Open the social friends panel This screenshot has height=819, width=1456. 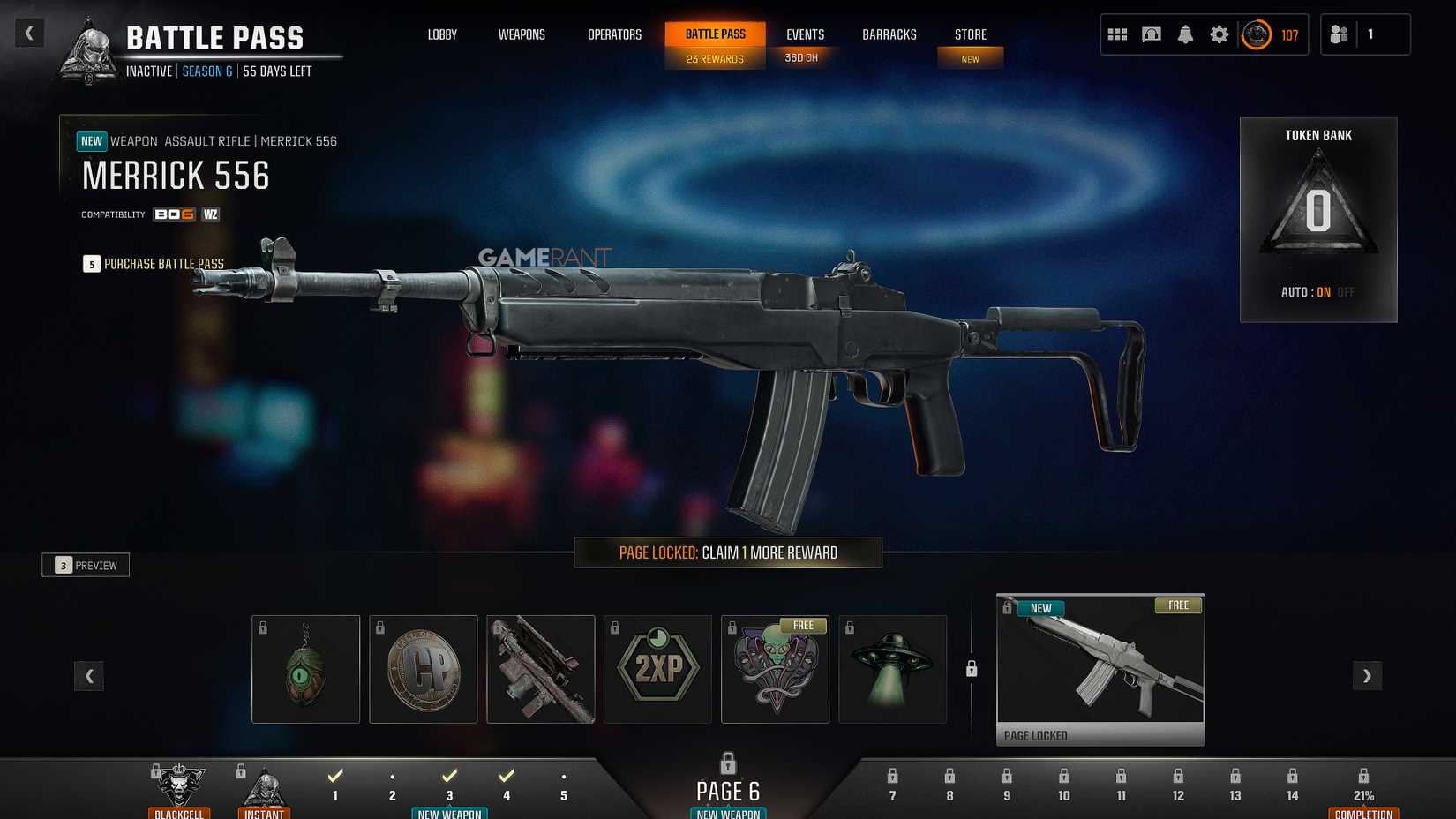click(x=1340, y=35)
